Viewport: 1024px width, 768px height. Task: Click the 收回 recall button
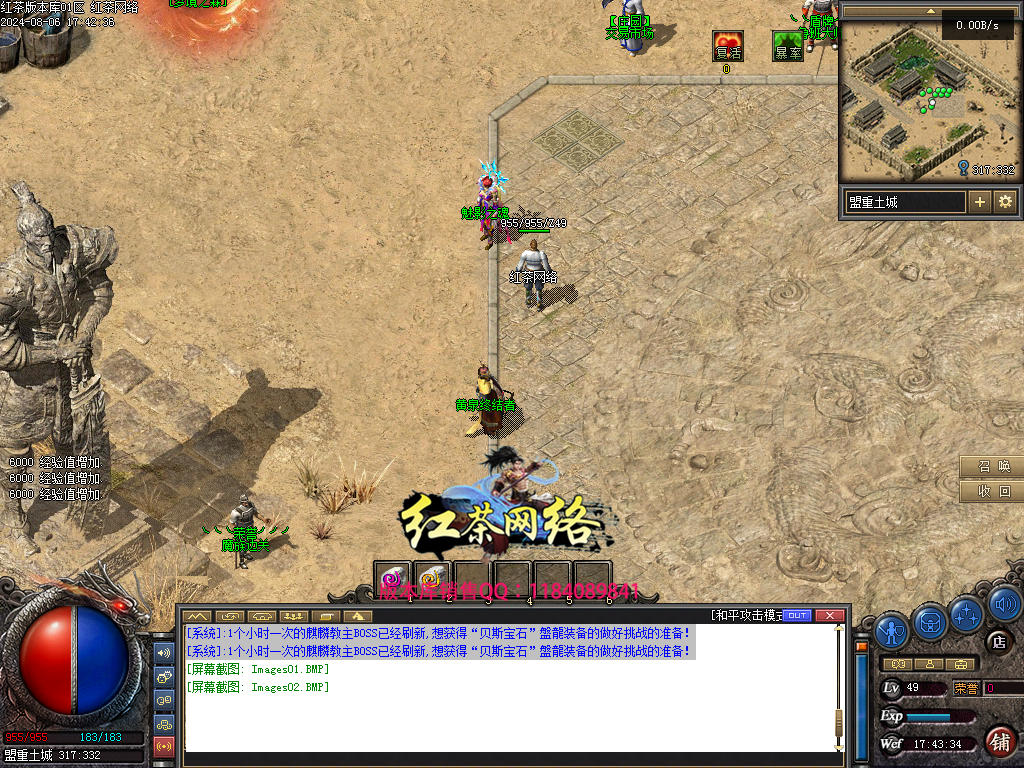tap(991, 491)
